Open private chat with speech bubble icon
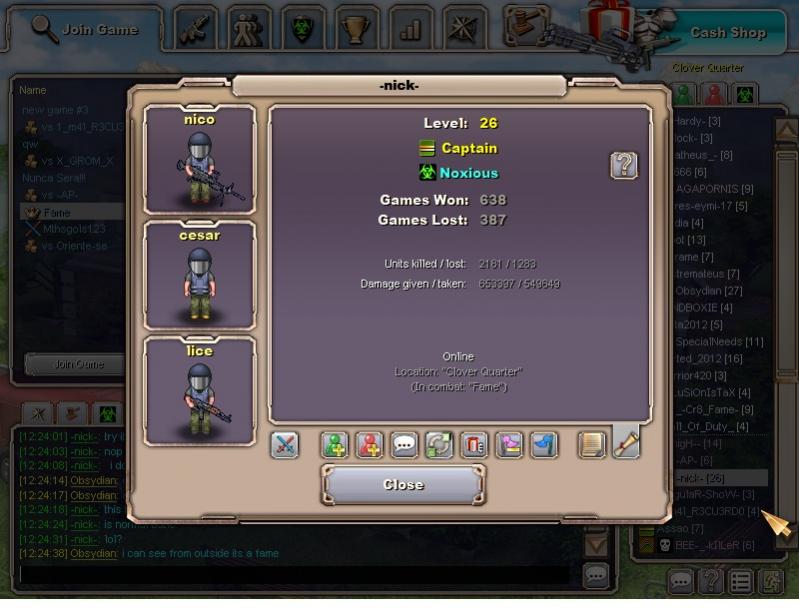799x613 pixels. [x=405, y=445]
